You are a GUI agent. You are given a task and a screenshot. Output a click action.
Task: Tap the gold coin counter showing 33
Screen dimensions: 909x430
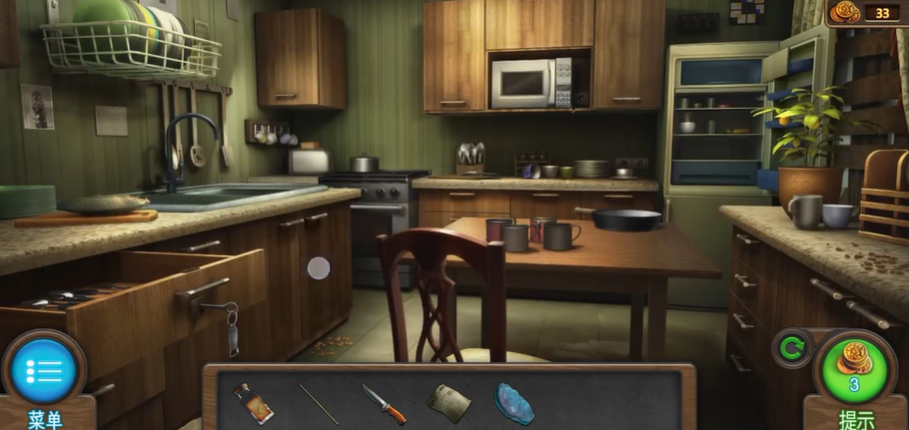pyautogui.click(x=864, y=12)
